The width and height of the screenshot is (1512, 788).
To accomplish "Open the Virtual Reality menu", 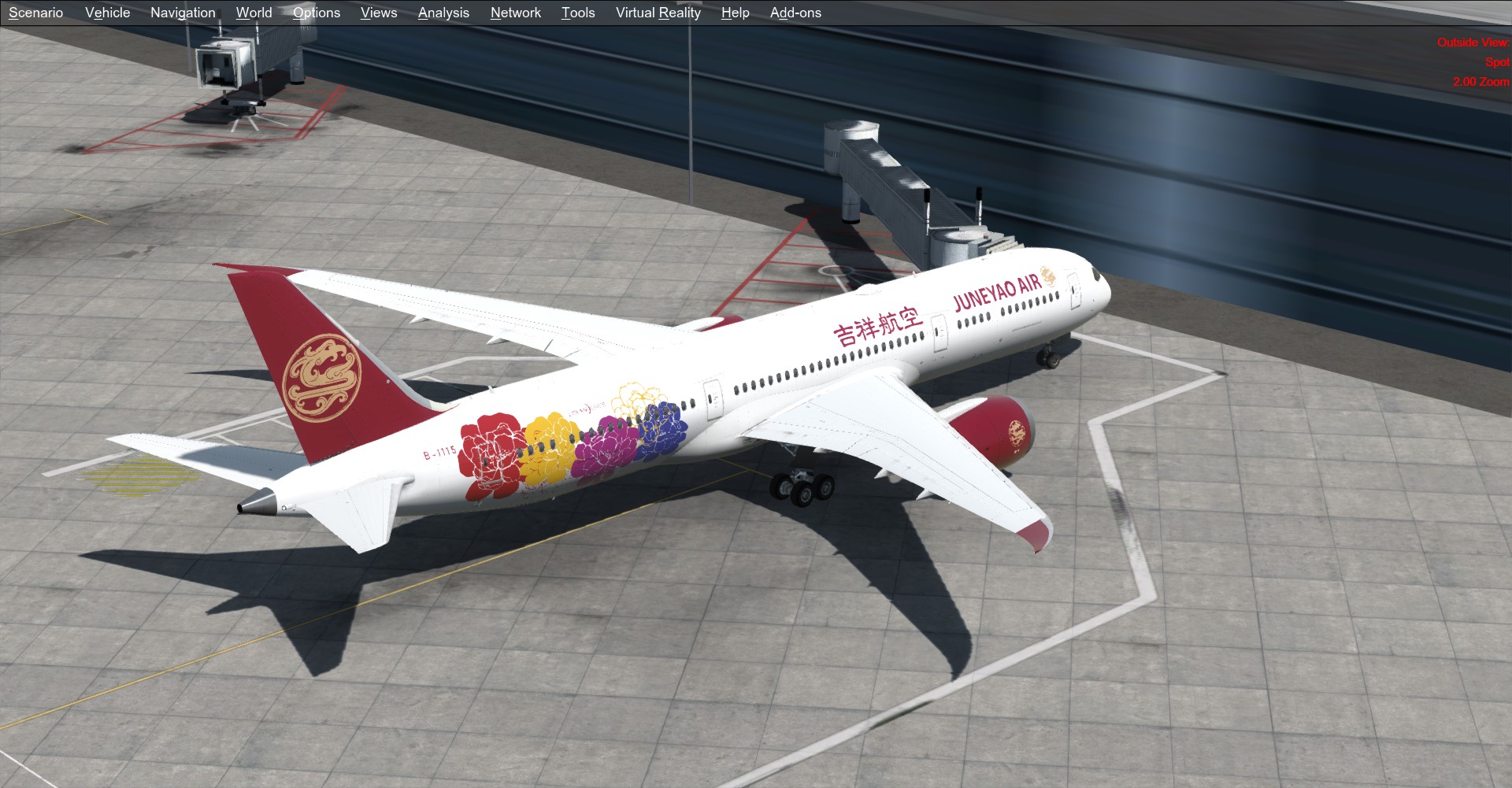I will coord(658,13).
